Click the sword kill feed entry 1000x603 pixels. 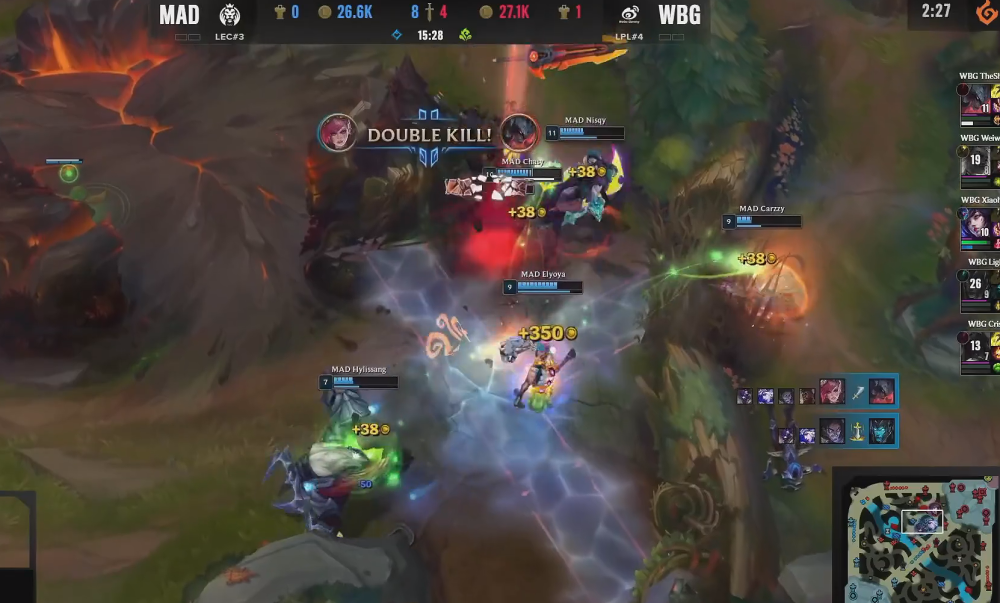click(815, 391)
